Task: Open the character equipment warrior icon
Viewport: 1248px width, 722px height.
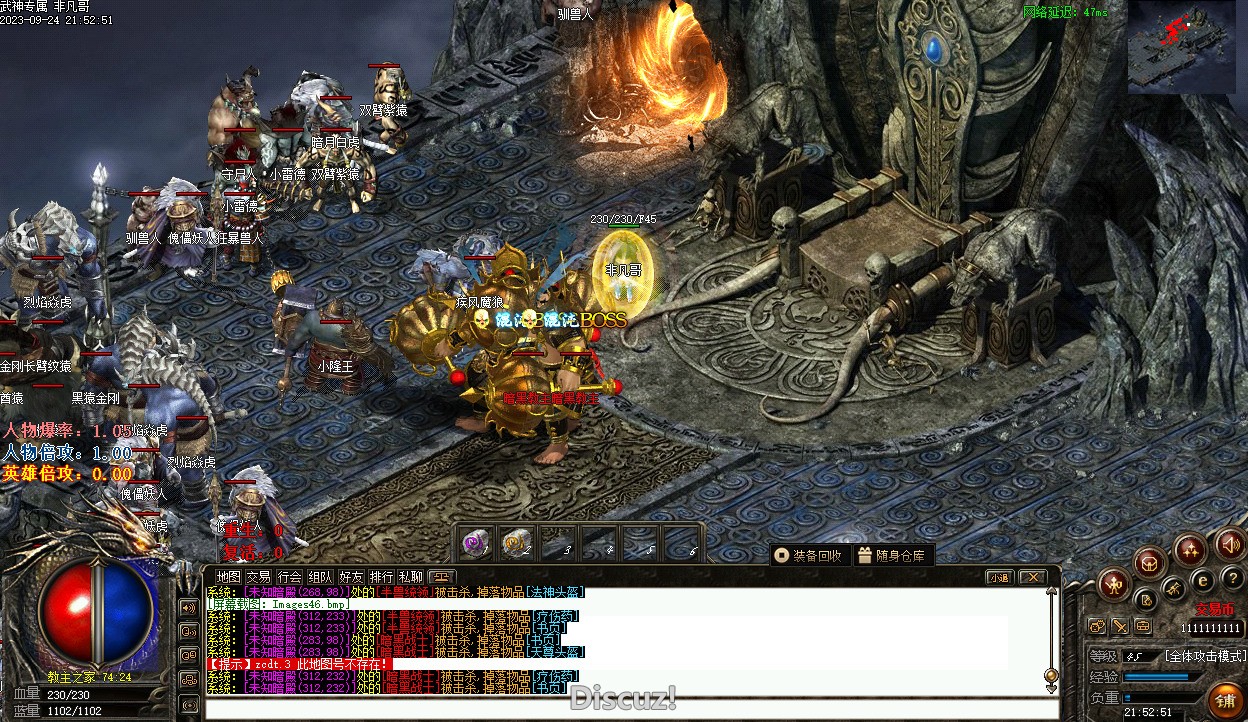Action: click(1114, 584)
